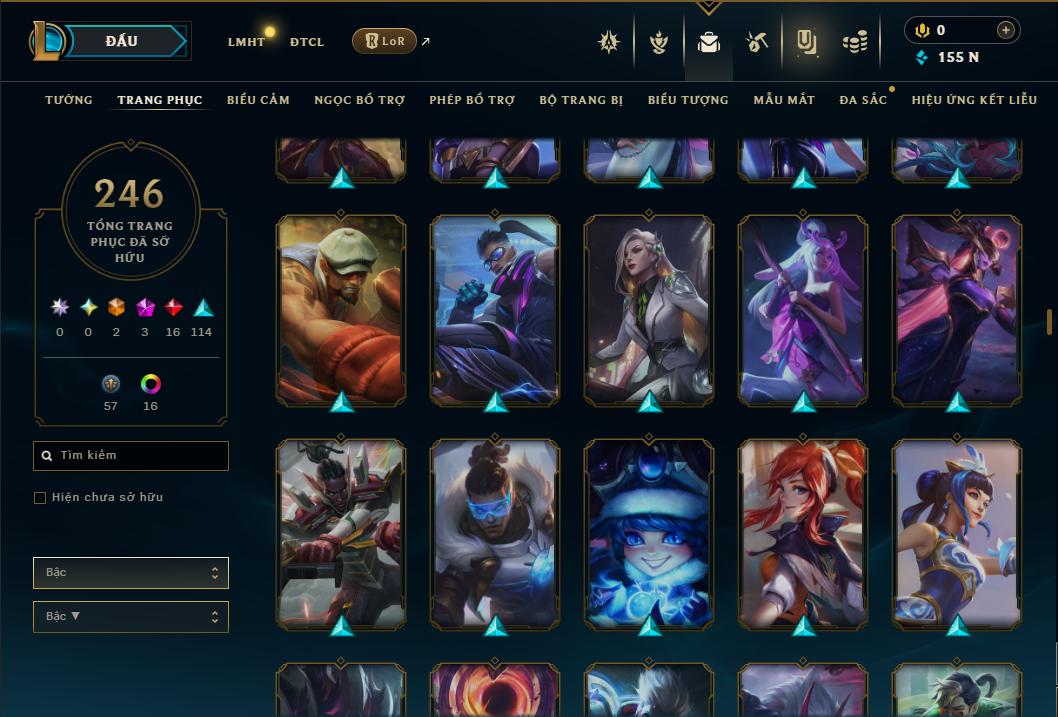Viewport: 1058px width, 717px height.
Task: Toggle the Hiện chưa sở hữu checkbox
Action: coord(40,497)
